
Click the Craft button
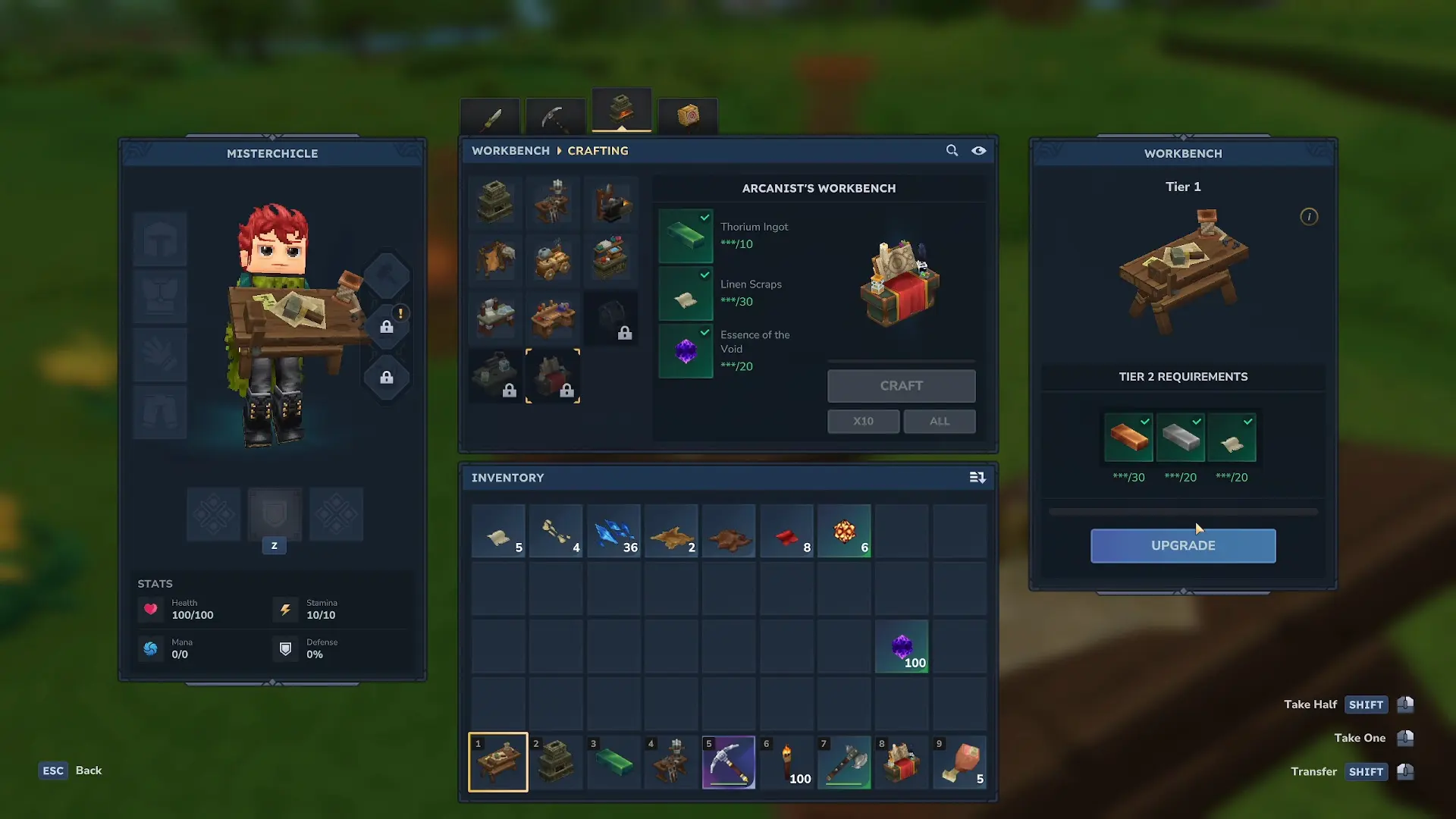coord(901,386)
